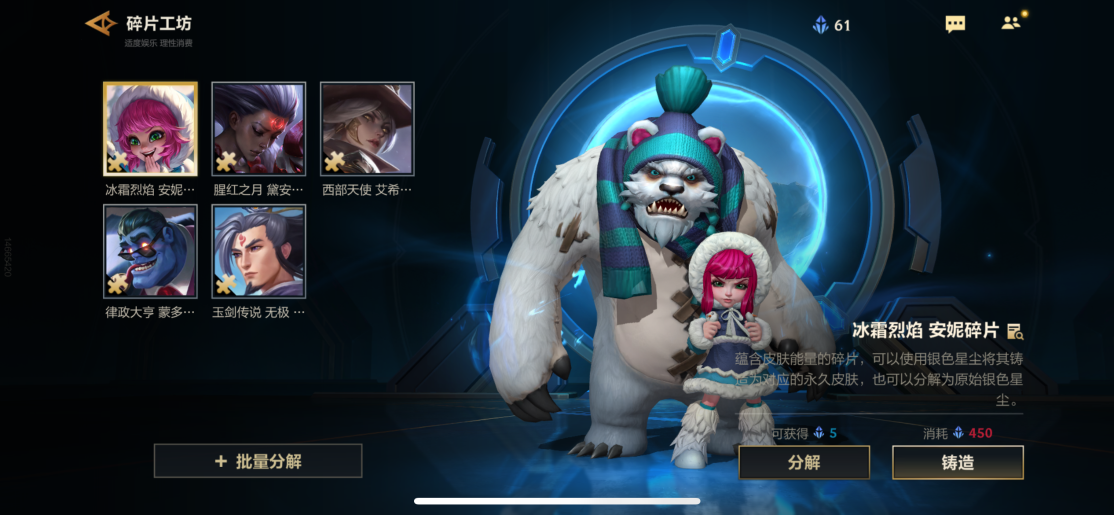Screen dimensions: 1114x515
Task: Pick the 律政大亨 蒙多 skin shard
Action: click(150, 252)
